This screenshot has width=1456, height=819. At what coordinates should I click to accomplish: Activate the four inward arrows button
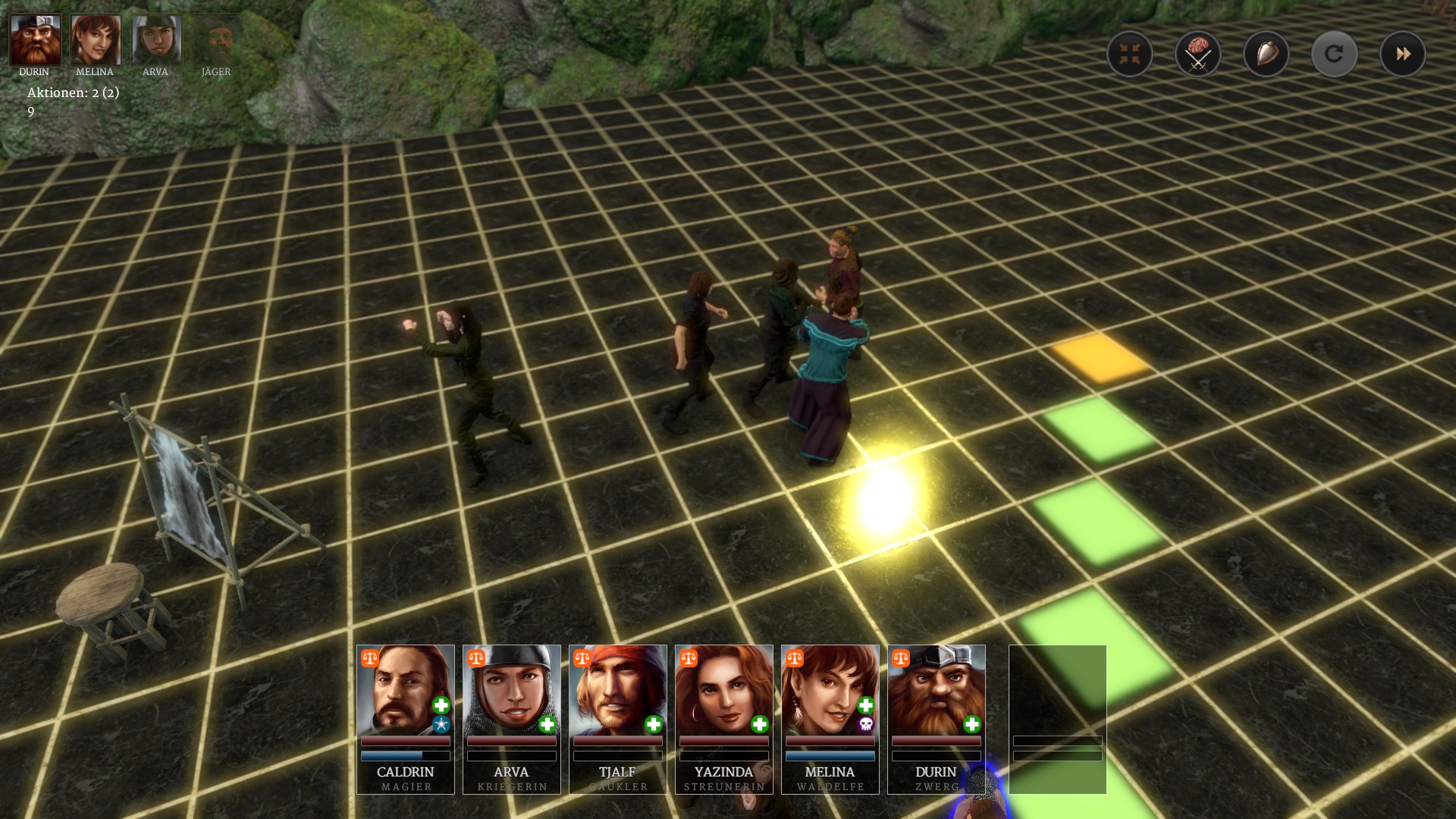(1129, 54)
